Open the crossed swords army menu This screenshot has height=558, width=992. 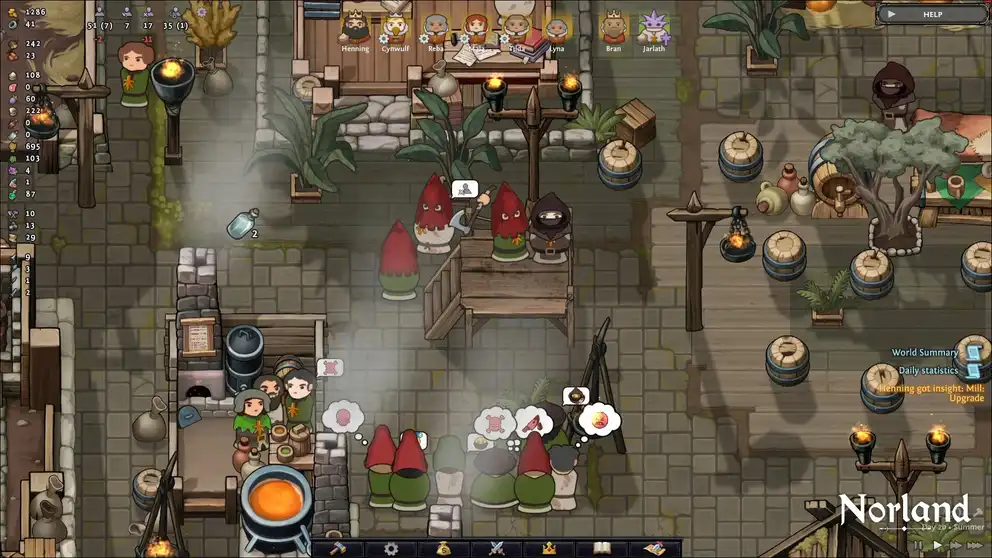(495, 548)
